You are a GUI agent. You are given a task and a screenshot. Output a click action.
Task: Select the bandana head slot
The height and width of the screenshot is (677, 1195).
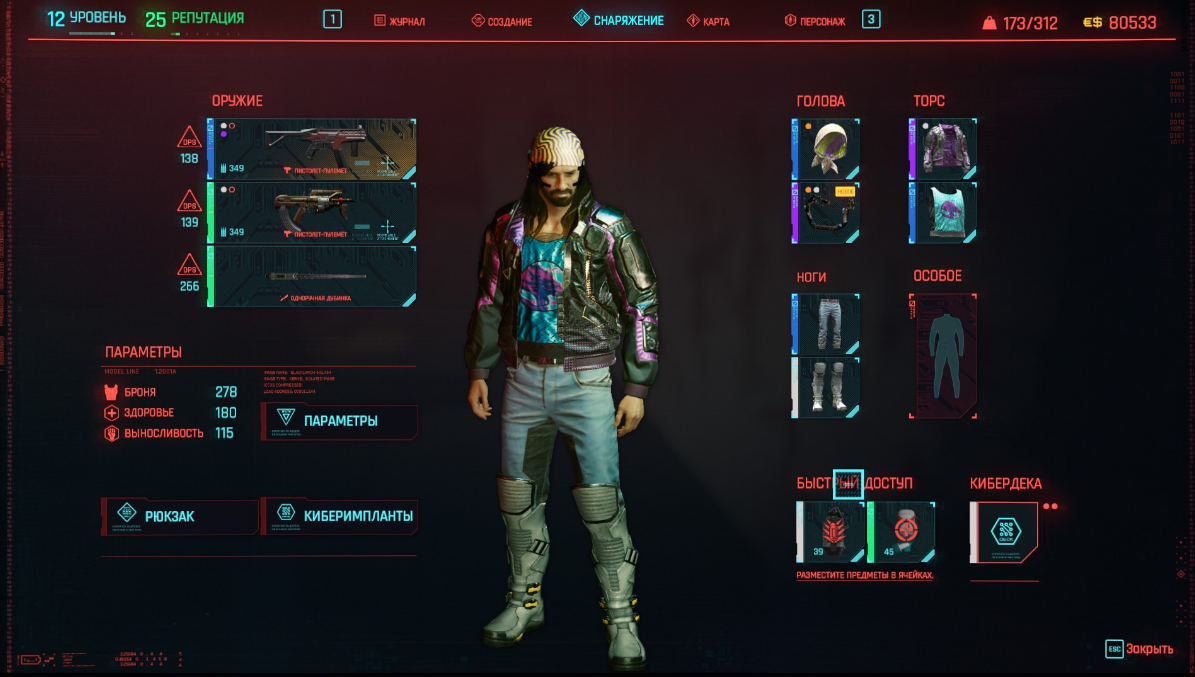coord(826,149)
